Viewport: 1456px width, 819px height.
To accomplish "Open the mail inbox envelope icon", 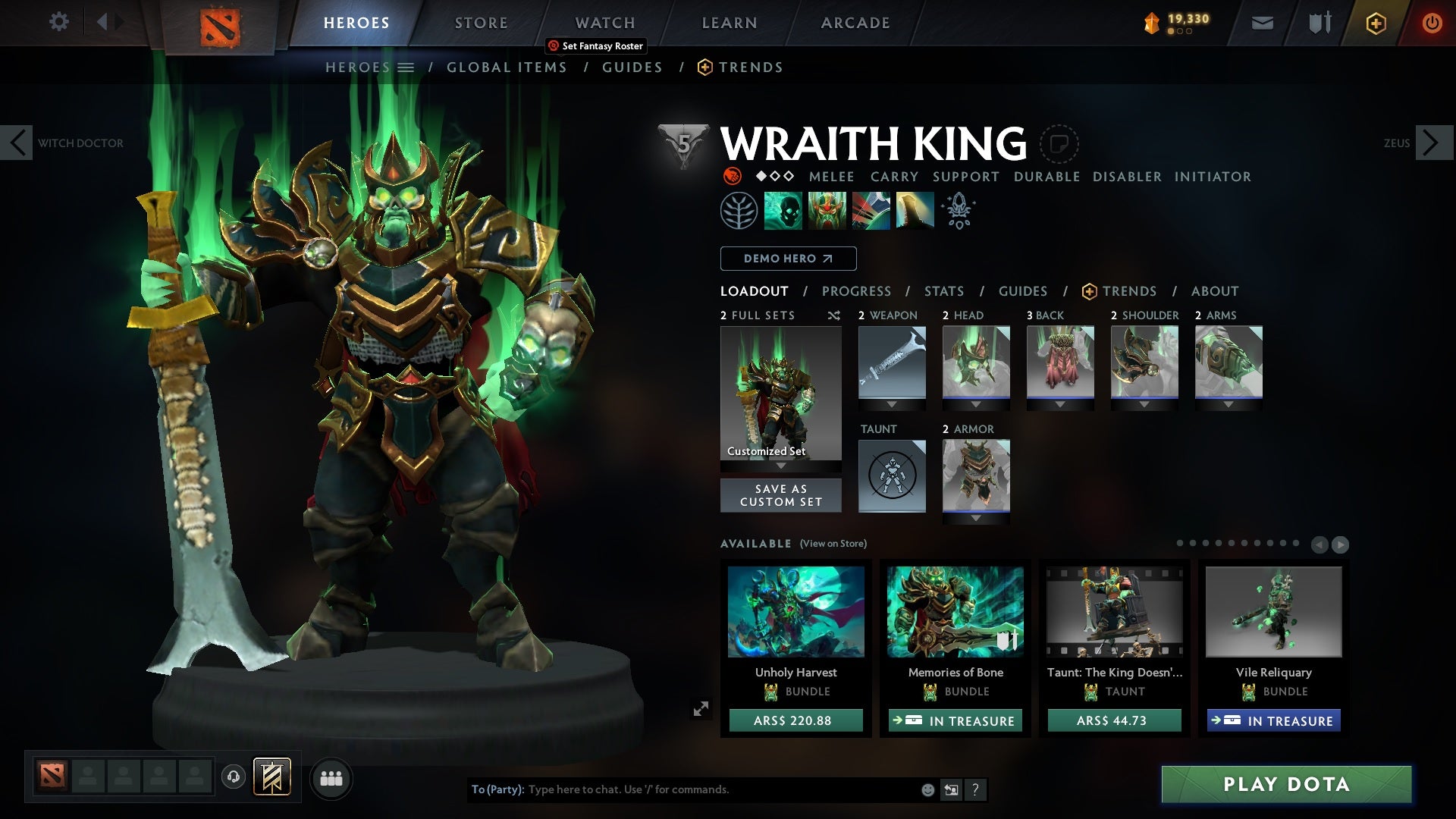I will (x=1262, y=22).
